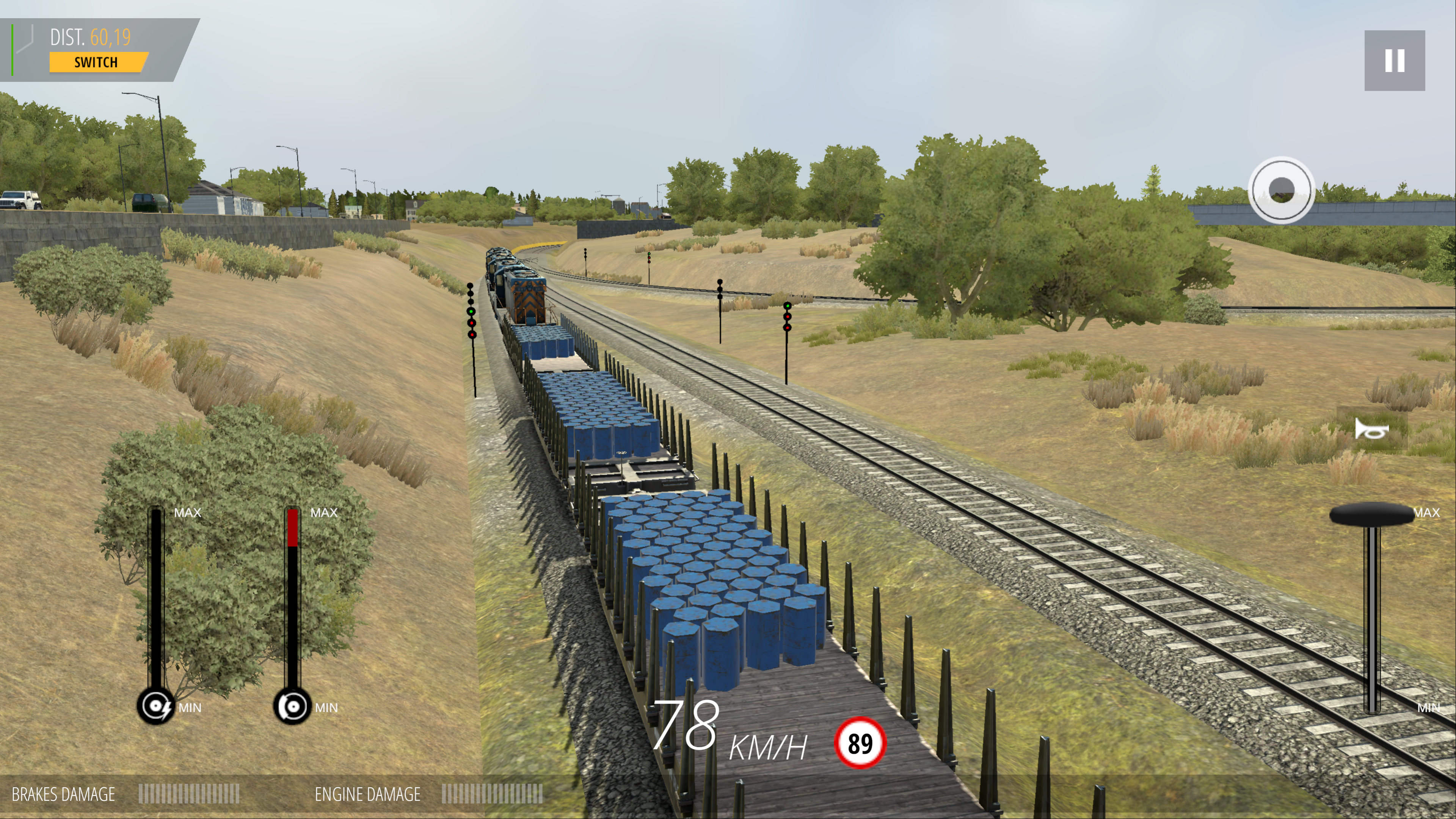Click the throttle lever's black handle

pos(1371,515)
